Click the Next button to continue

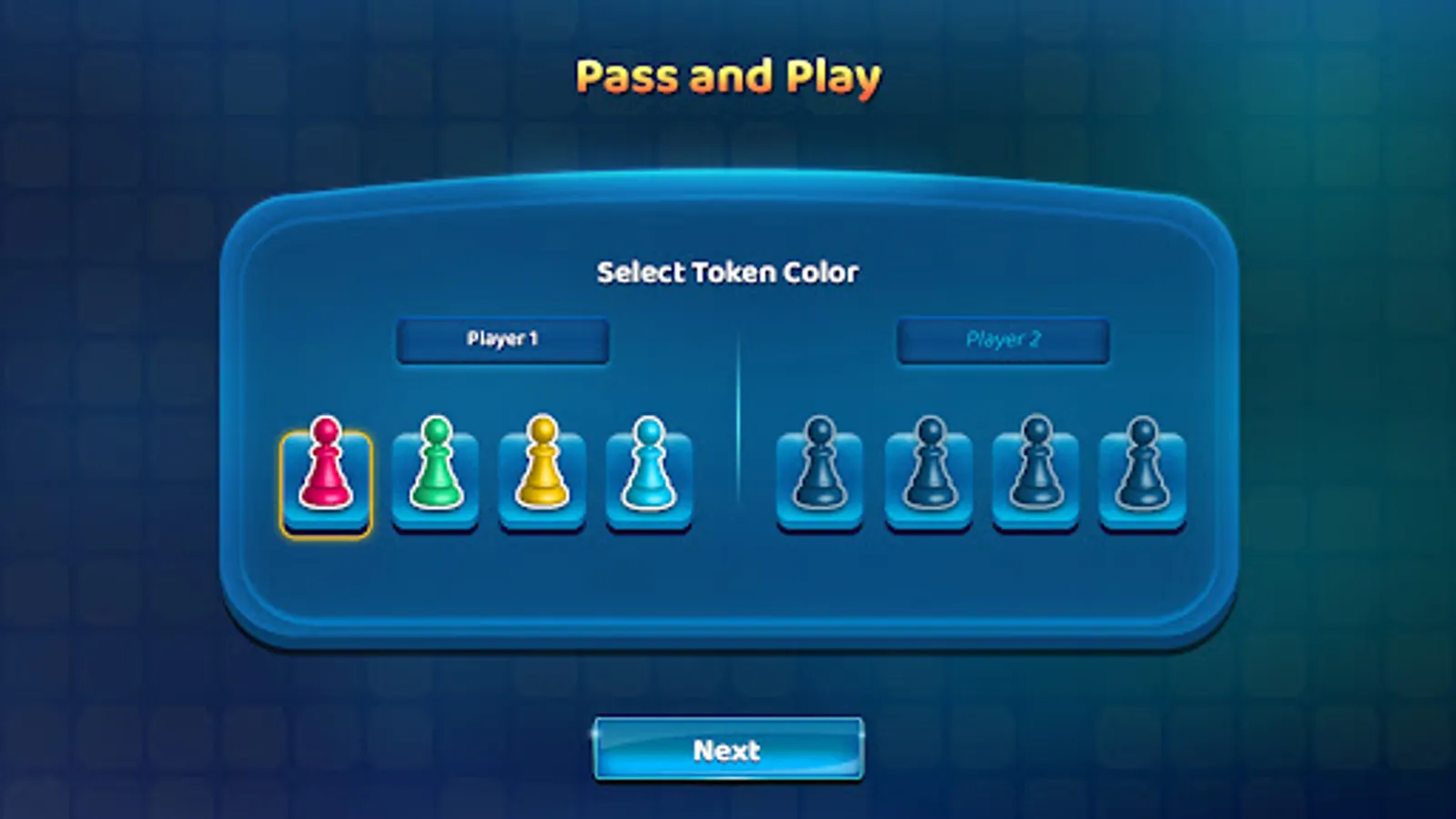click(727, 750)
